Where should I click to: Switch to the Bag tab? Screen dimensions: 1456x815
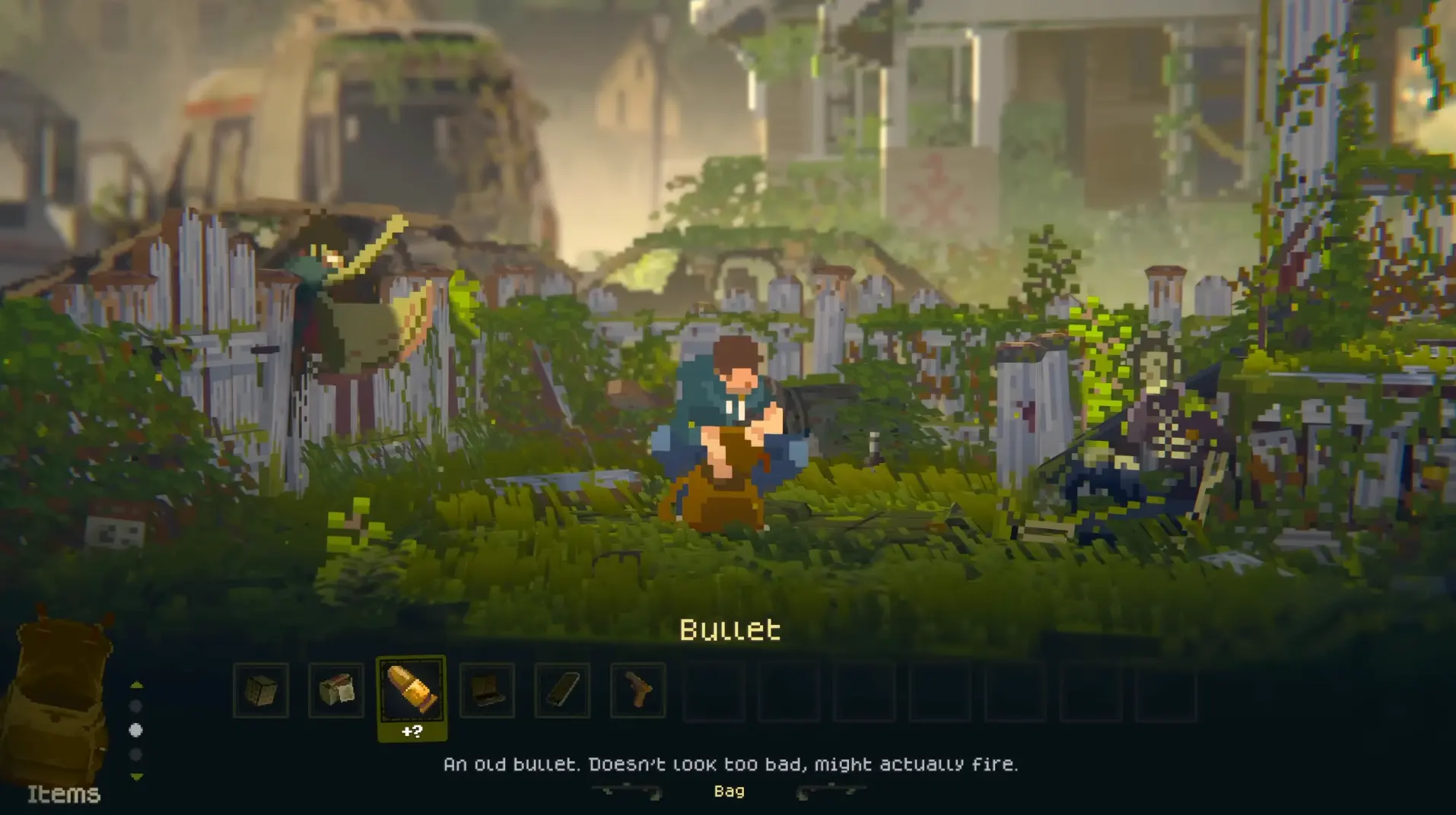click(730, 791)
